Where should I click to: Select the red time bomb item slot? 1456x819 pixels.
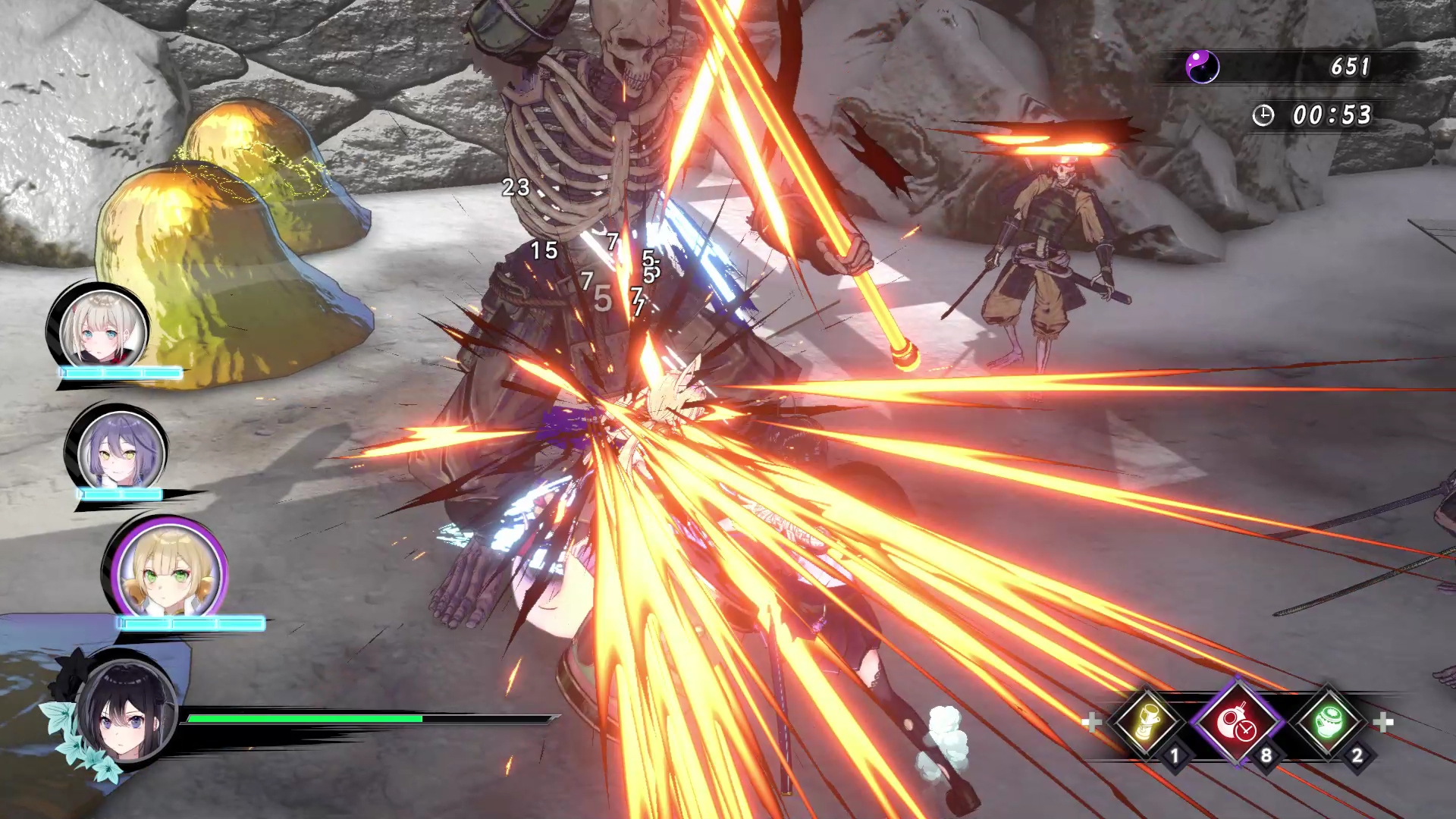[1238, 721]
